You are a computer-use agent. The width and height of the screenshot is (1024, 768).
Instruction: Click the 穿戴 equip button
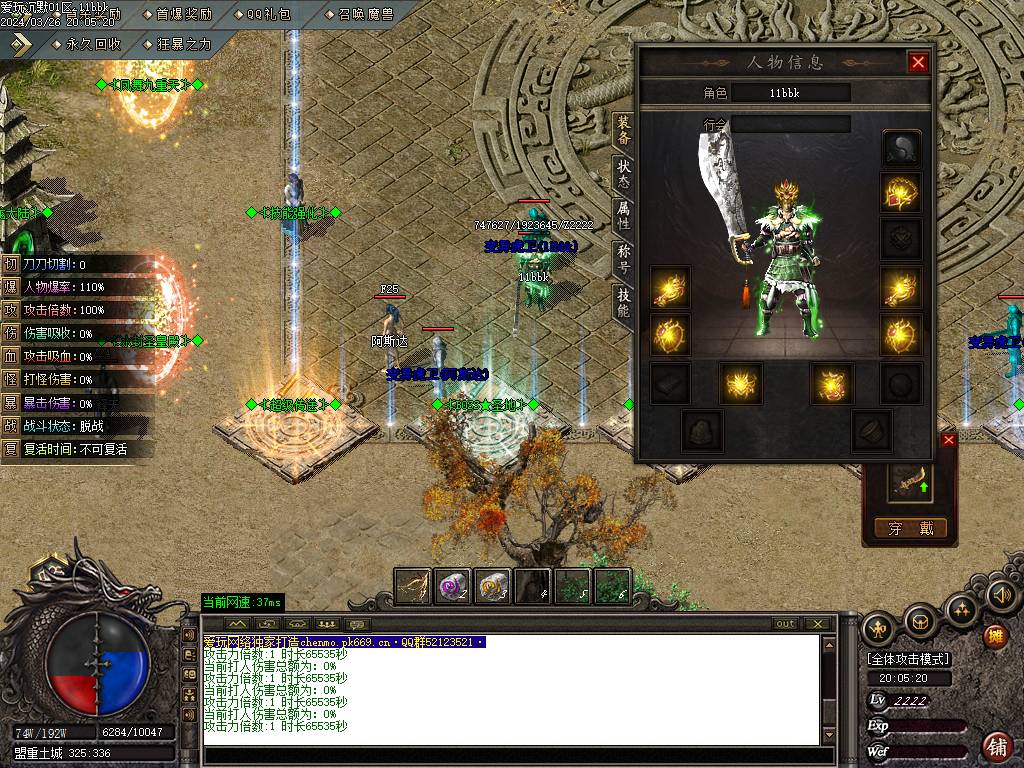[910, 528]
